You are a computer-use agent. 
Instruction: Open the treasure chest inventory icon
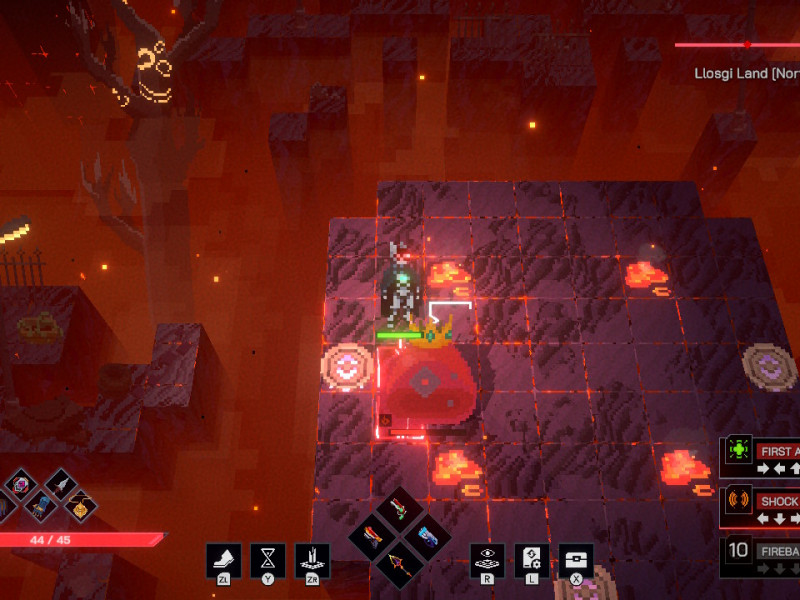pos(576,560)
